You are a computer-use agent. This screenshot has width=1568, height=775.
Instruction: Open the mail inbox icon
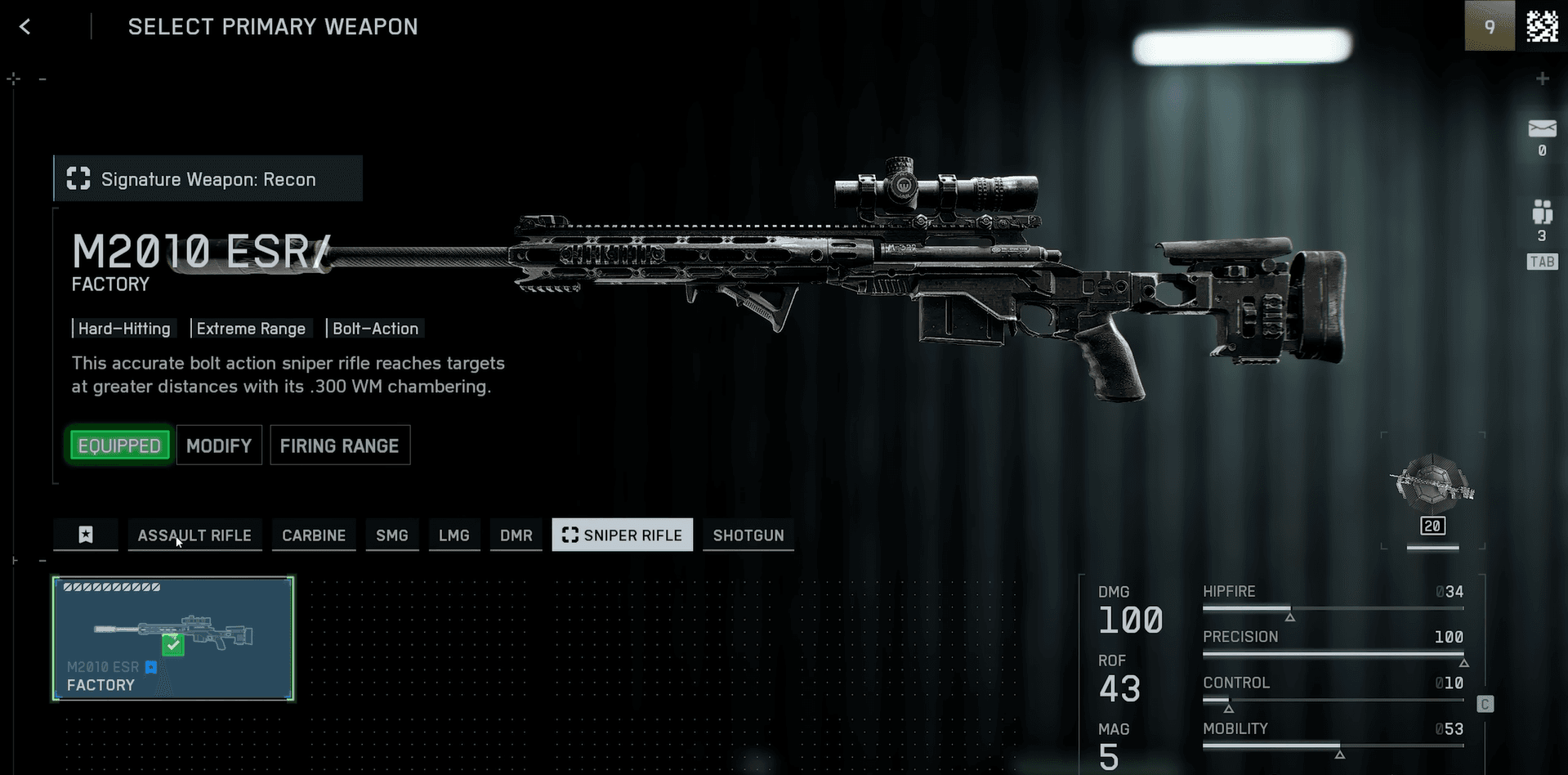coord(1541,129)
